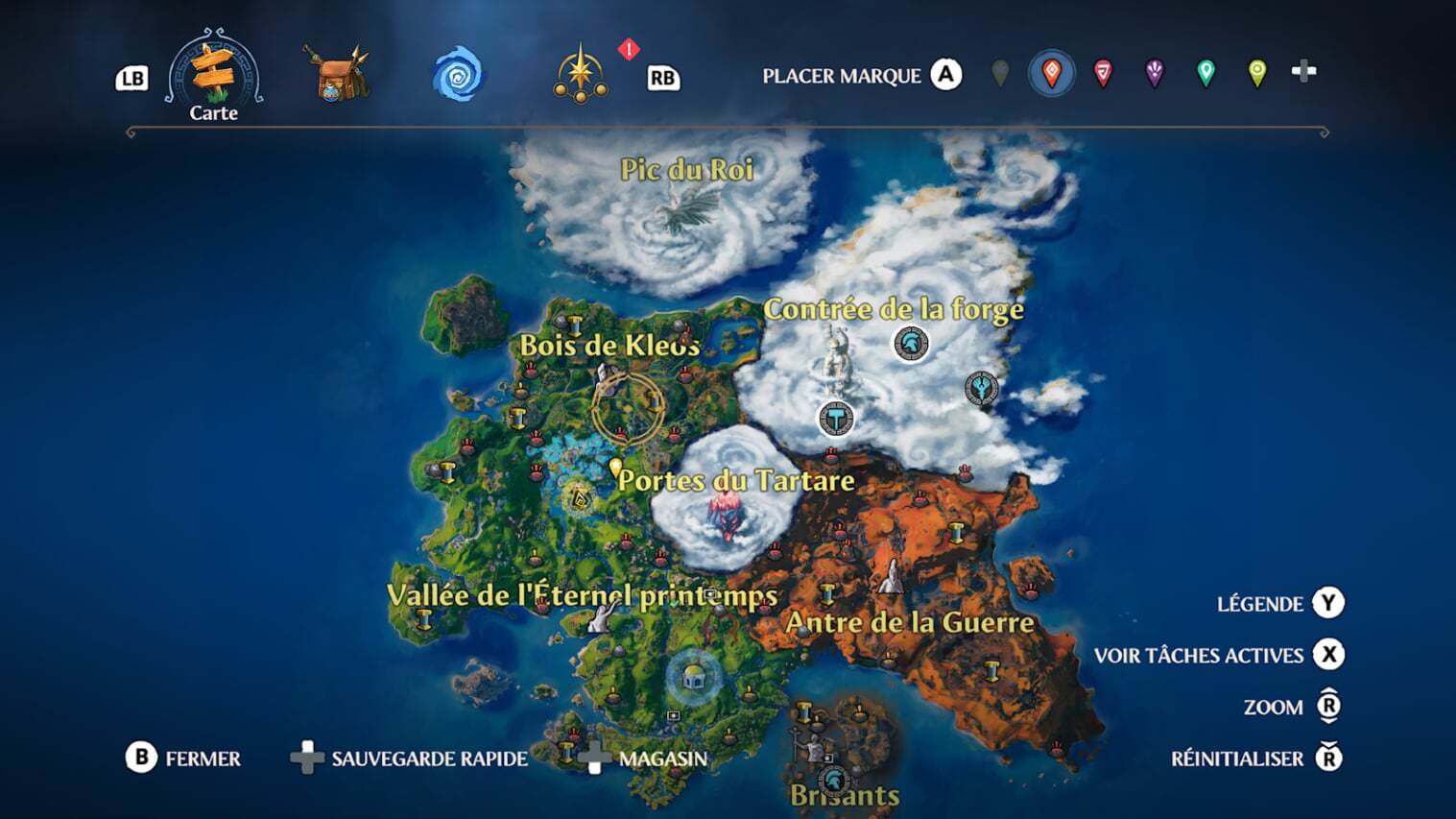Click the helmet icon near Contrée de la forge label
The width and height of the screenshot is (1456, 819).
coord(911,343)
